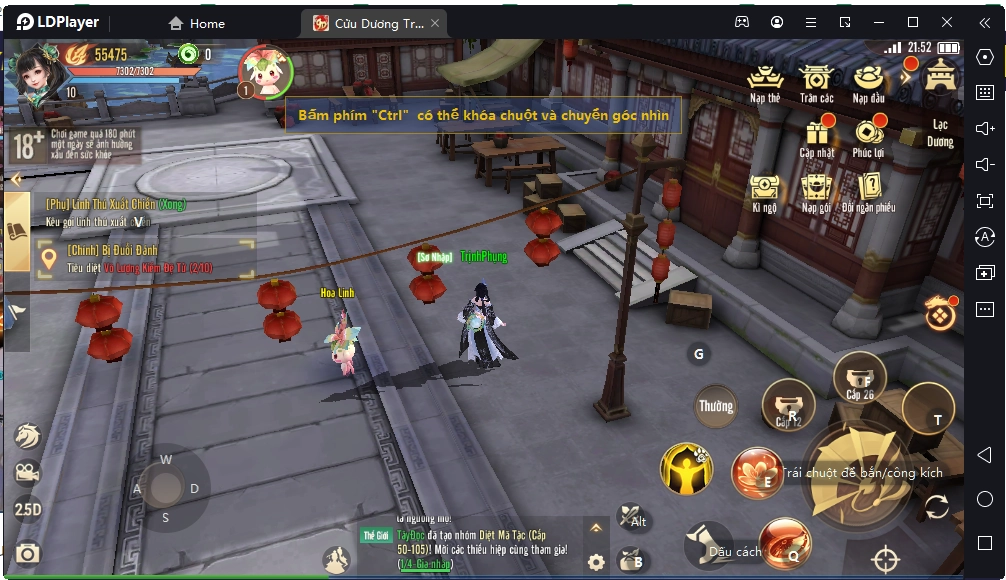1006x580 pixels.
Task: Open the Trân các shop
Action: 816,80
